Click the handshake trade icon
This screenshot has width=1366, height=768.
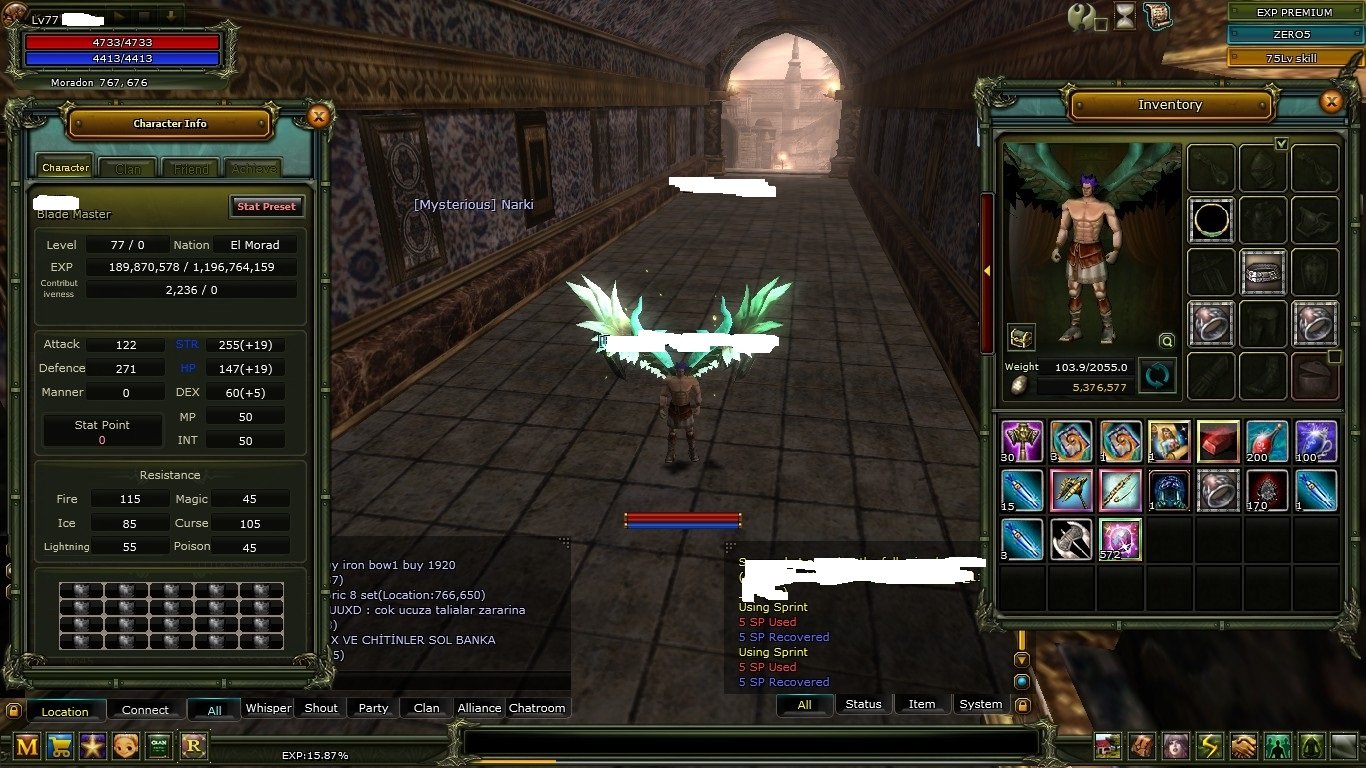1242,746
